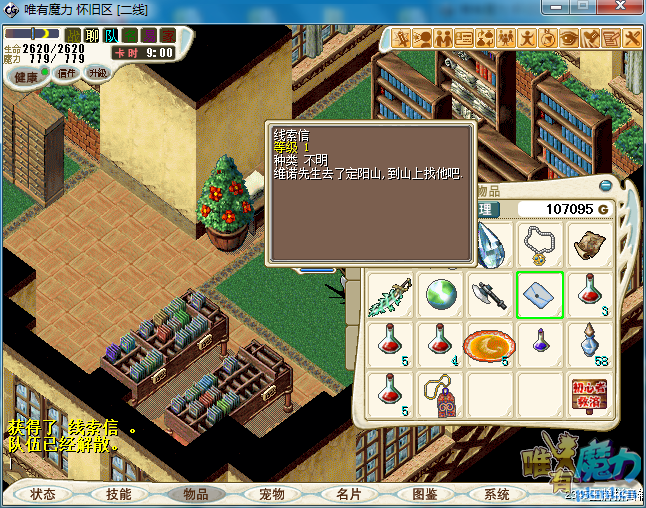Toggle the 聊 chat mode button
This screenshot has height=508, width=646.
point(92,35)
